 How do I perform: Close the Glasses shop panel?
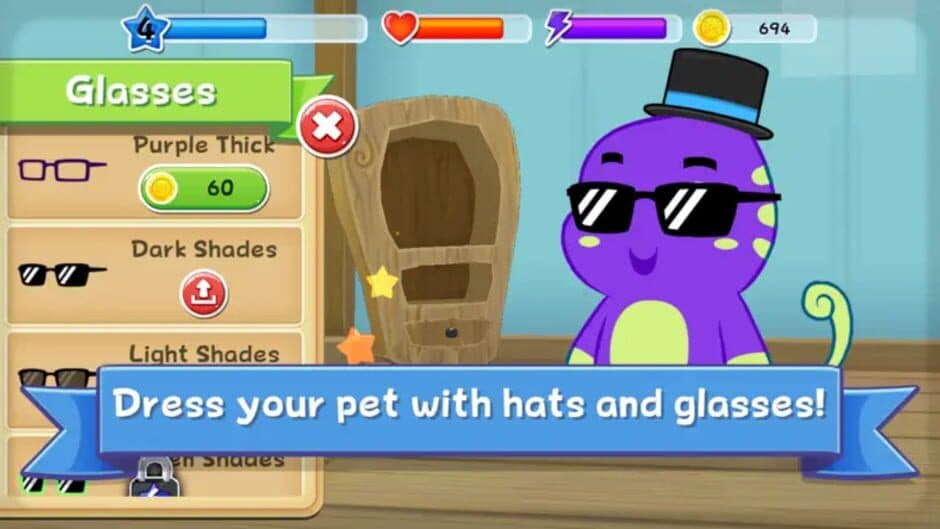(x=328, y=126)
